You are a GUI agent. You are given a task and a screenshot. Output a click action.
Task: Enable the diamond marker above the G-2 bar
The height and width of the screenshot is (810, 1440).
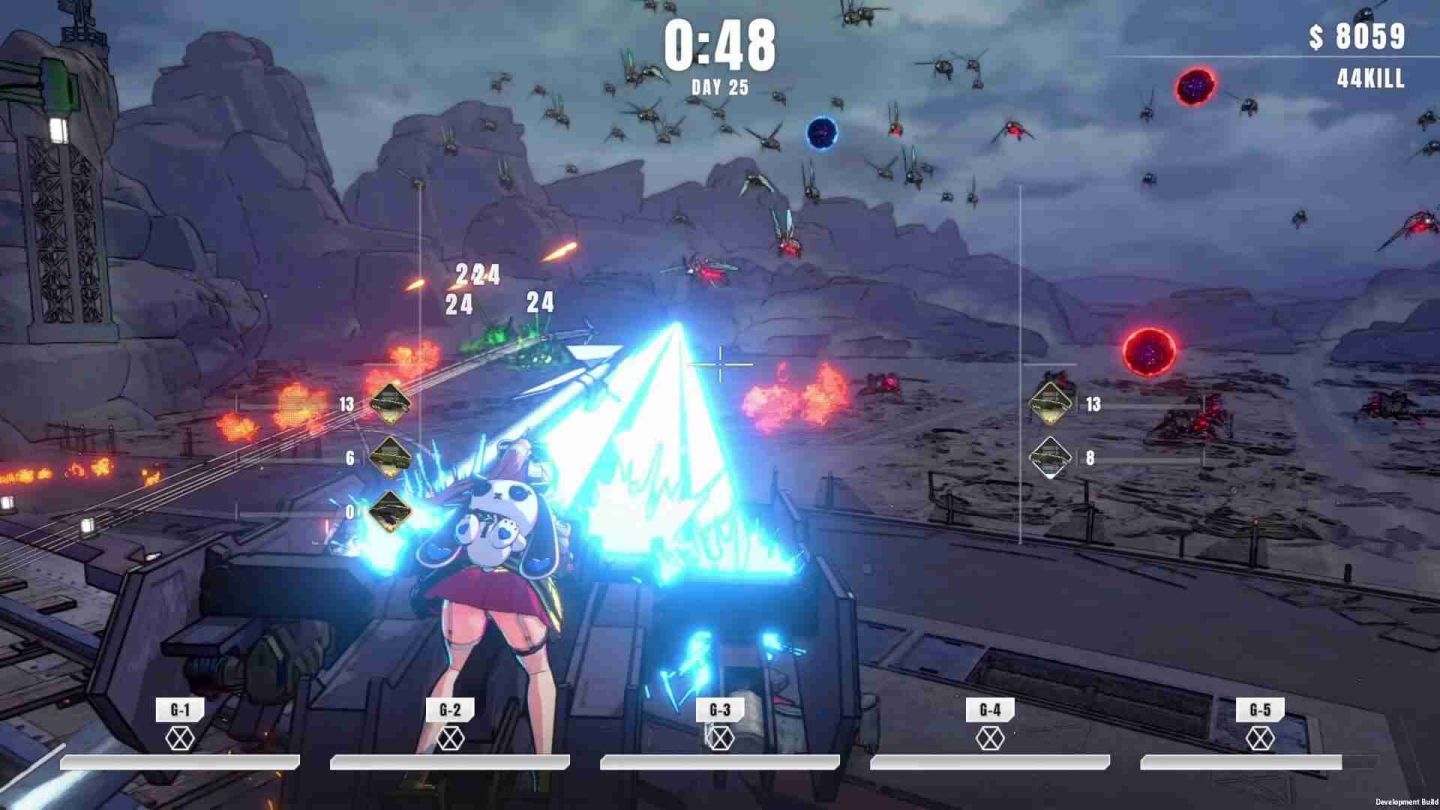click(449, 739)
